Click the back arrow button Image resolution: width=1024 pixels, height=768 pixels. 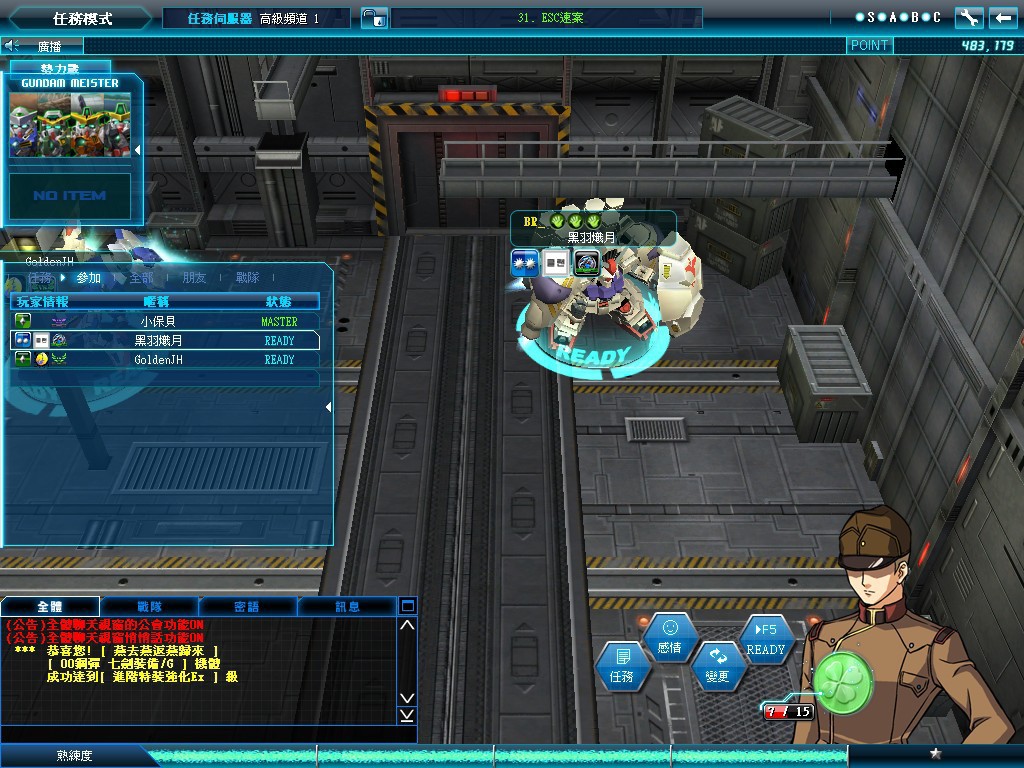coord(1003,18)
